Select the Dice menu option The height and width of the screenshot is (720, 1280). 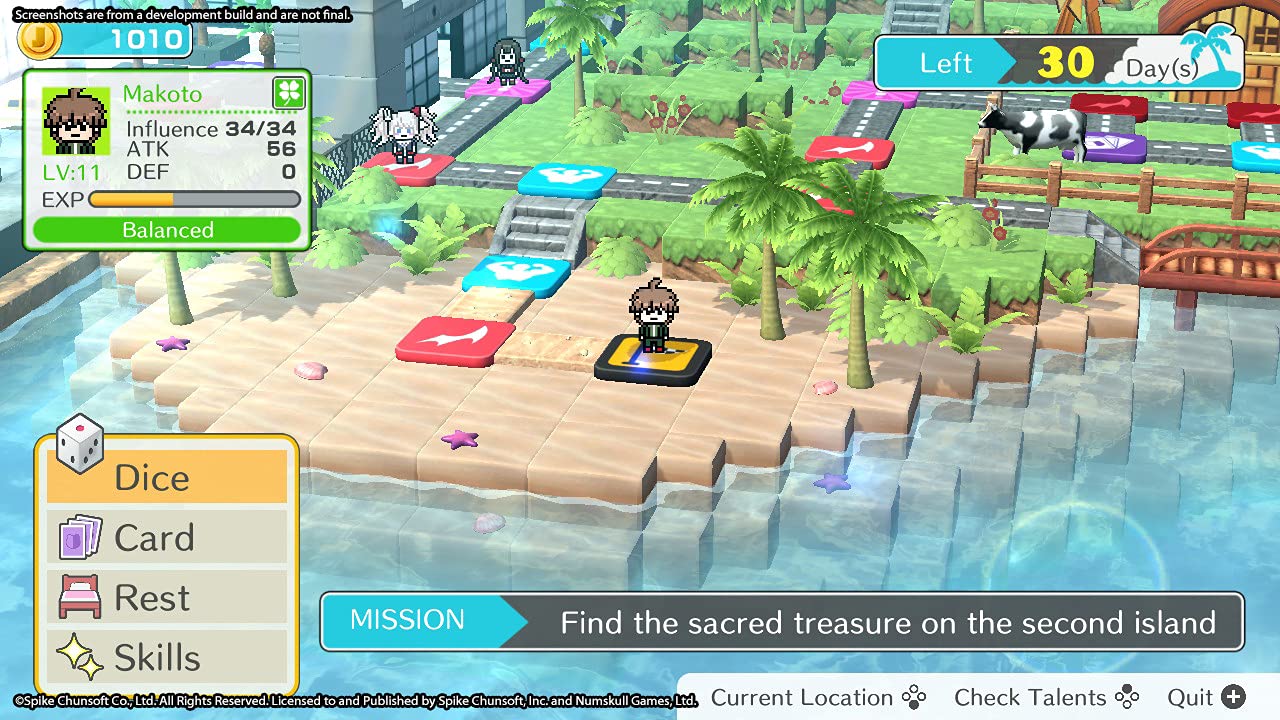(x=167, y=478)
